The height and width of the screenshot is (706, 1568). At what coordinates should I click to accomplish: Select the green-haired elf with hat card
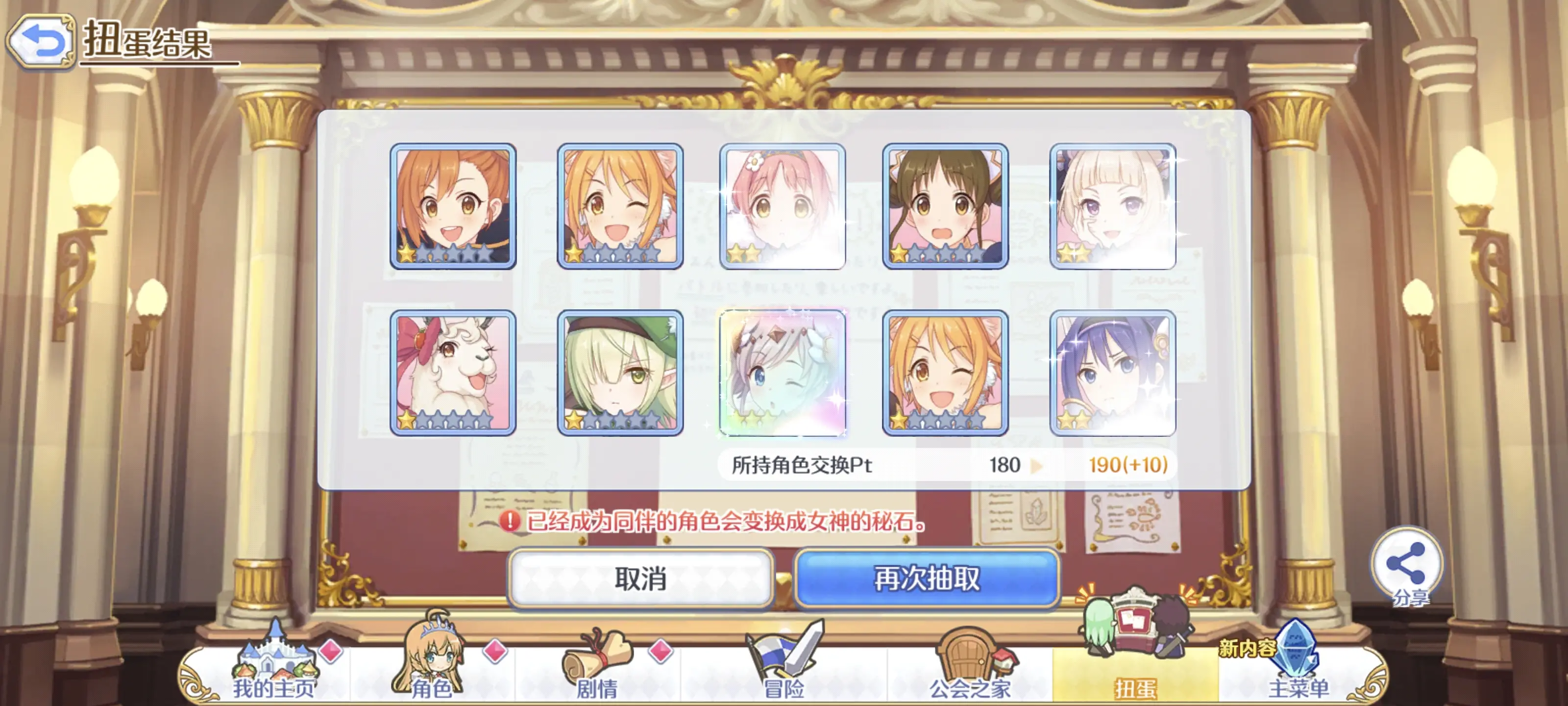point(620,373)
